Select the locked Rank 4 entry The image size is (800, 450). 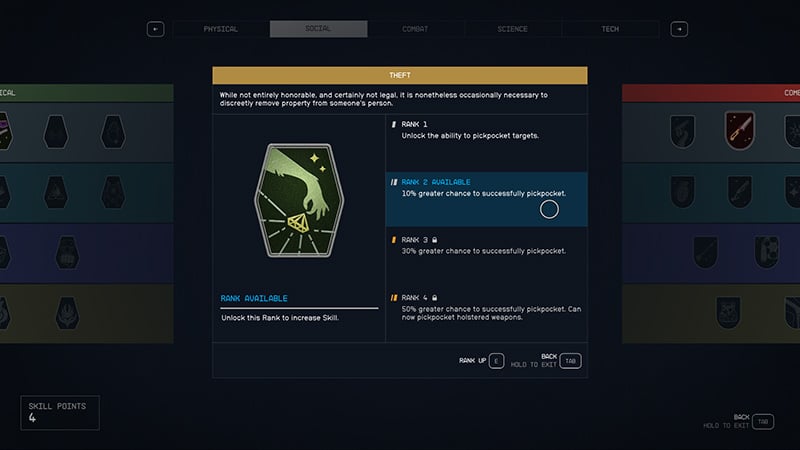click(x=486, y=308)
